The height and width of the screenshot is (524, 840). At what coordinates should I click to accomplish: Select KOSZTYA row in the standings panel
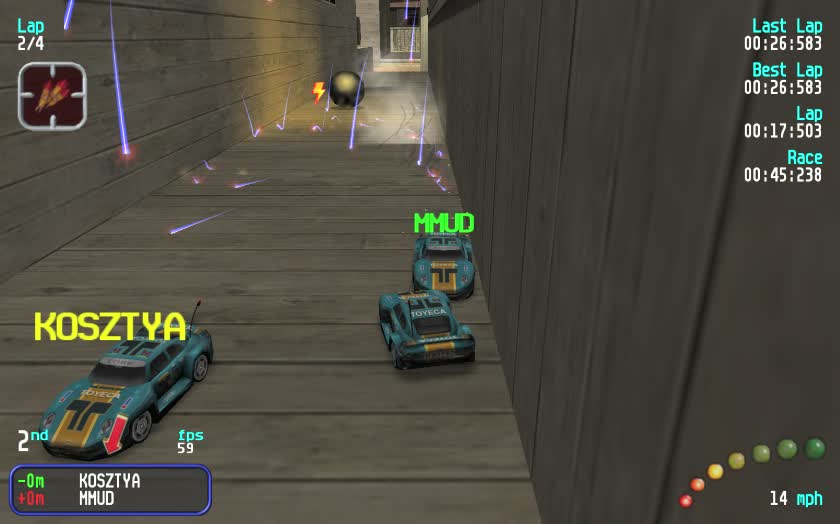click(110, 481)
